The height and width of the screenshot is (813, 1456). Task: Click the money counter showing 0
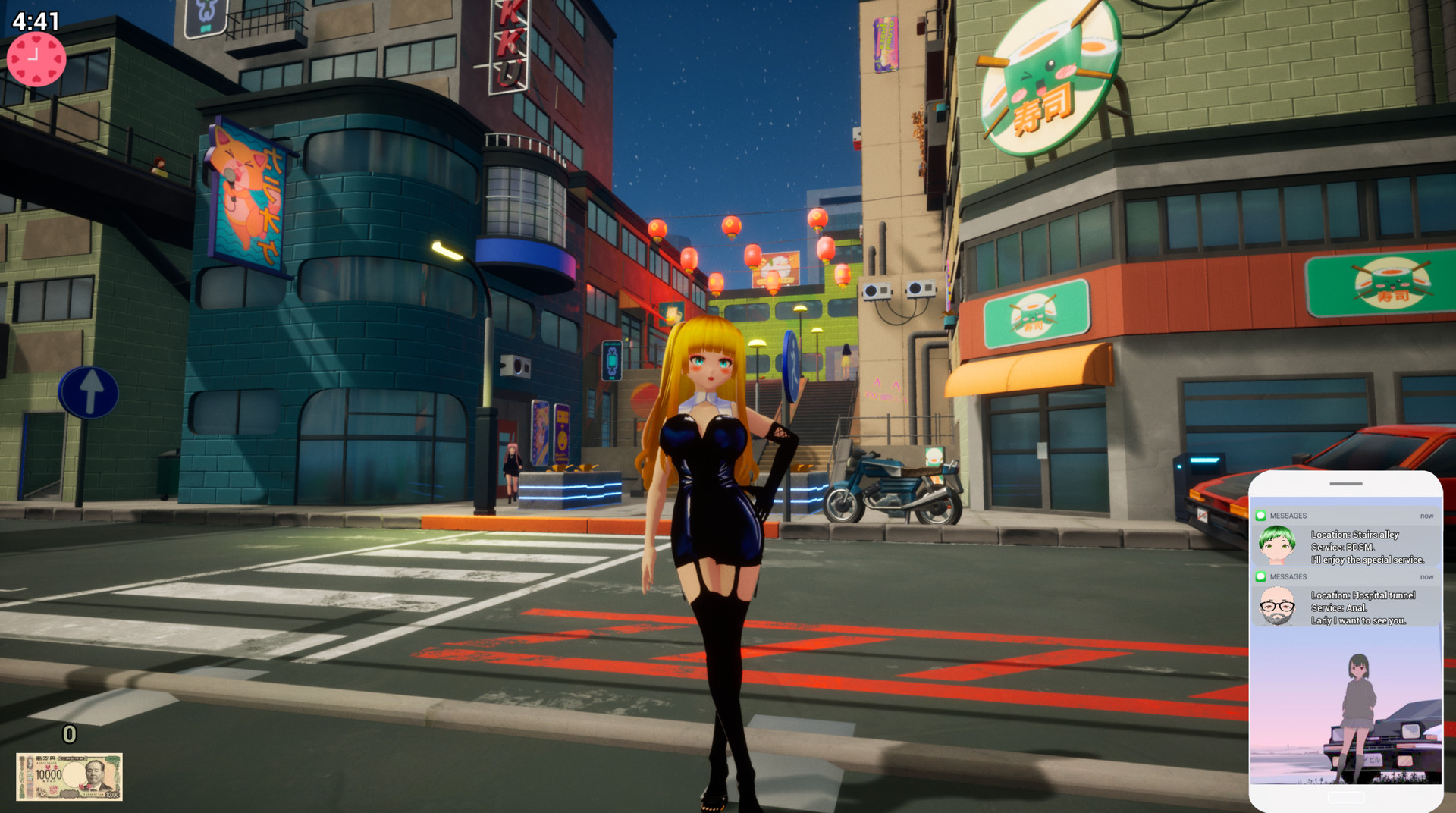point(68,734)
